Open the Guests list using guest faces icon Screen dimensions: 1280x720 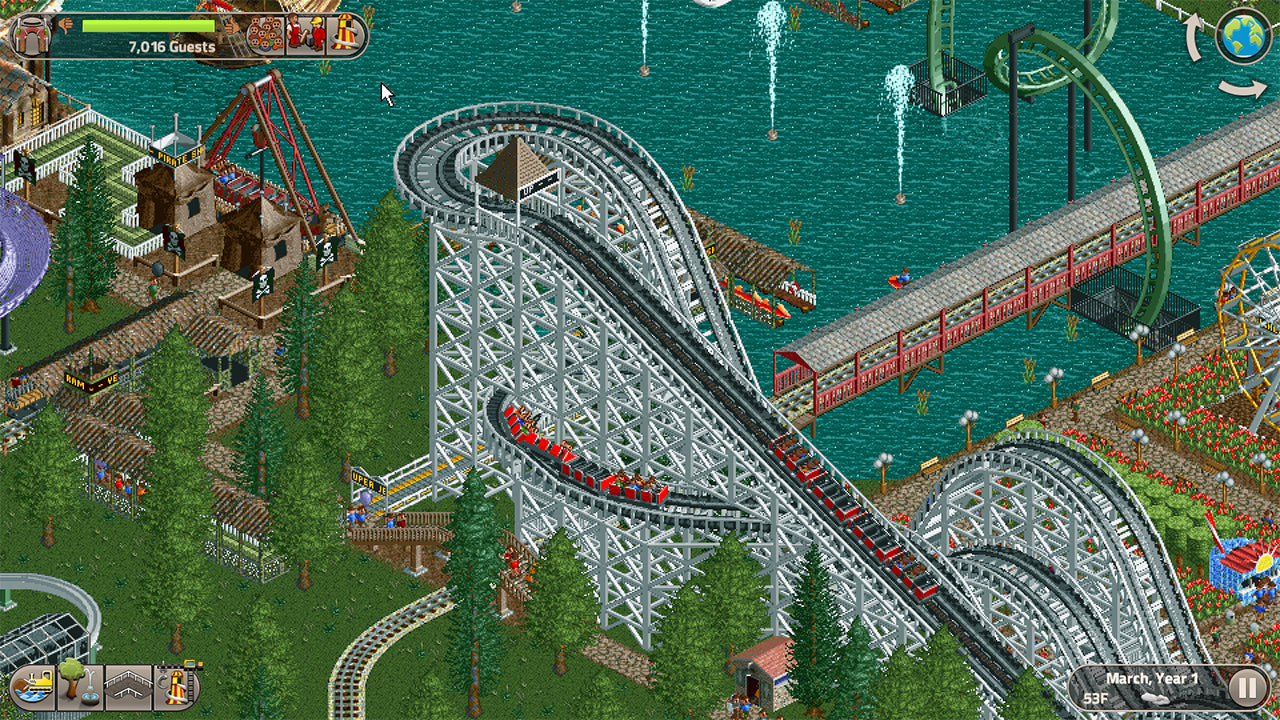pos(264,34)
